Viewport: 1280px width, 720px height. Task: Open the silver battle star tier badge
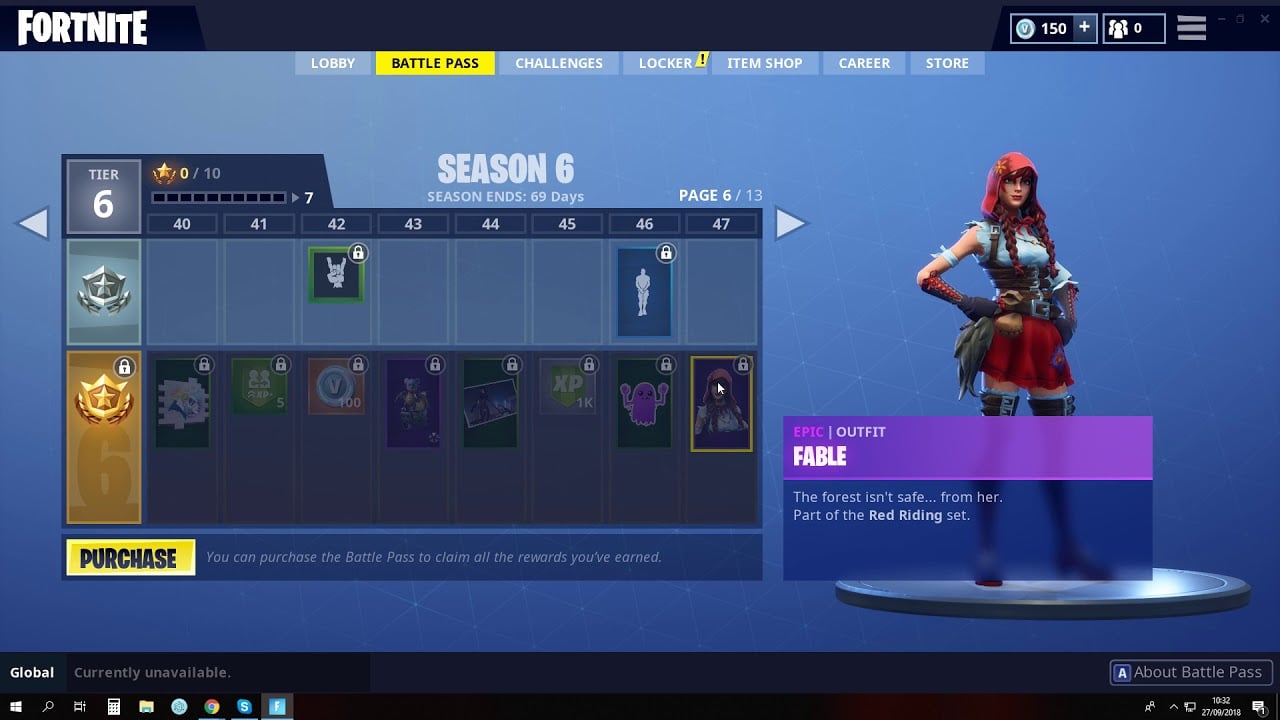(x=104, y=290)
